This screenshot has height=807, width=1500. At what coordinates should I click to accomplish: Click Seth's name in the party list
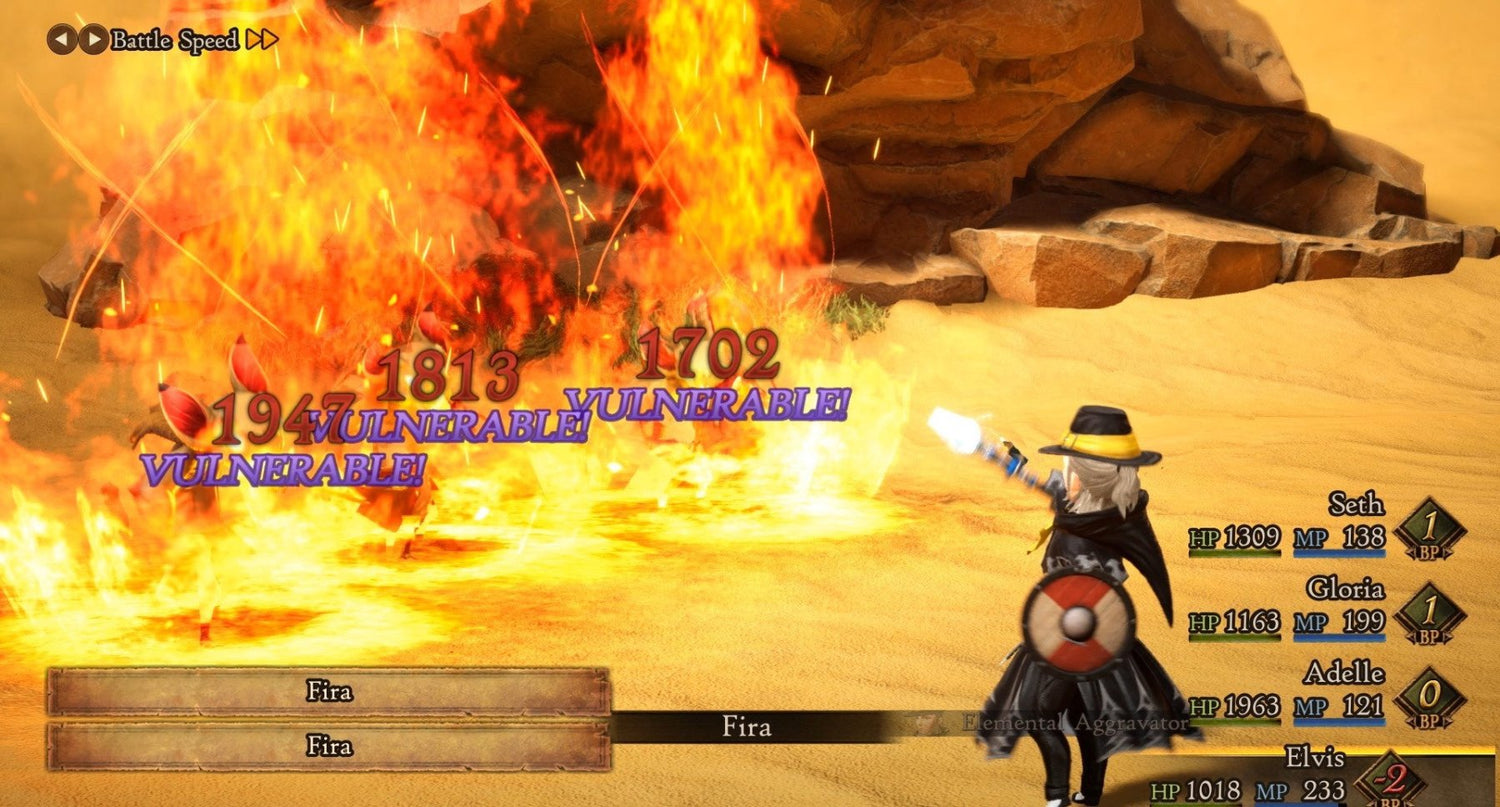click(1357, 505)
